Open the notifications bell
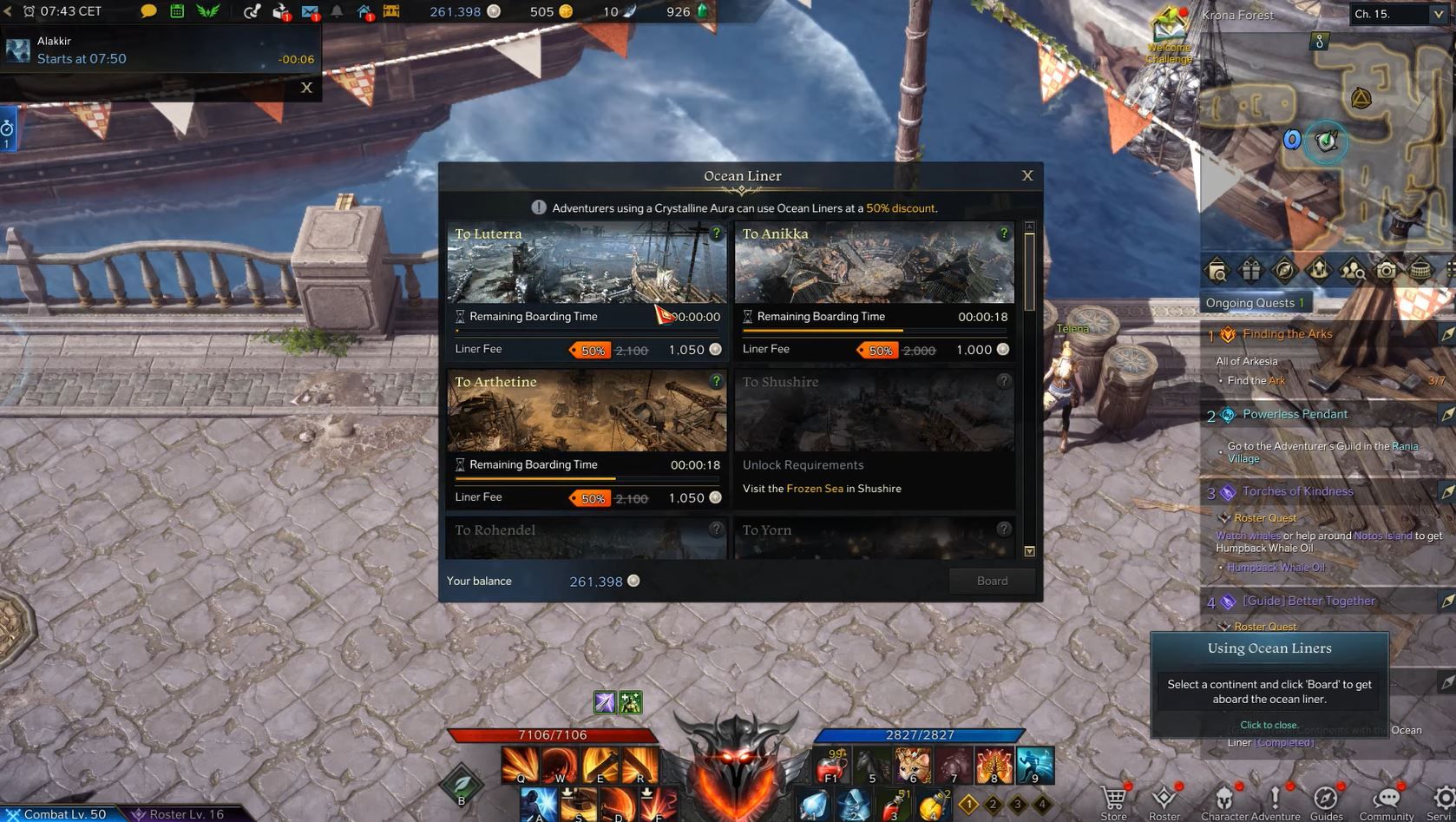 click(x=338, y=12)
